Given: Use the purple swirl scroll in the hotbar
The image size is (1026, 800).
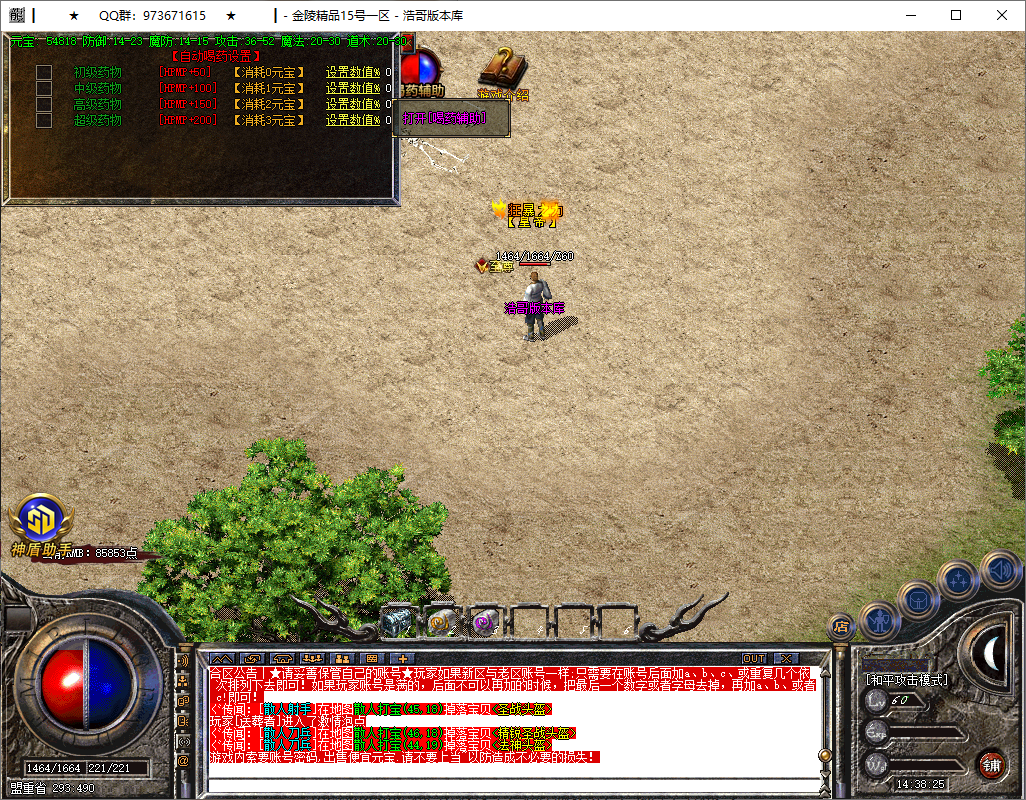Looking at the screenshot, I should point(485,622).
